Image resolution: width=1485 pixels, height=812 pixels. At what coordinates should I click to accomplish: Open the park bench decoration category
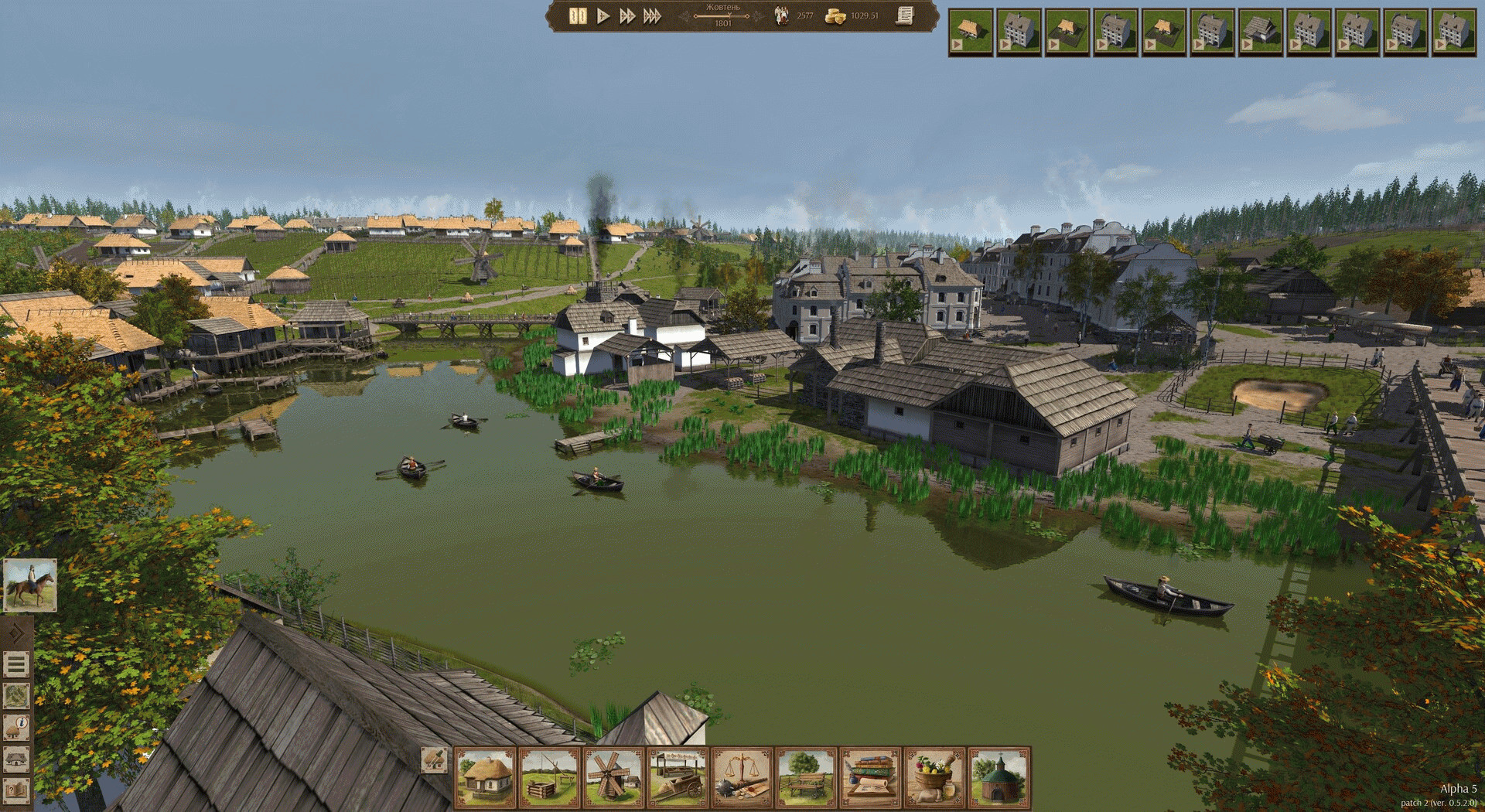pyautogui.click(x=807, y=778)
